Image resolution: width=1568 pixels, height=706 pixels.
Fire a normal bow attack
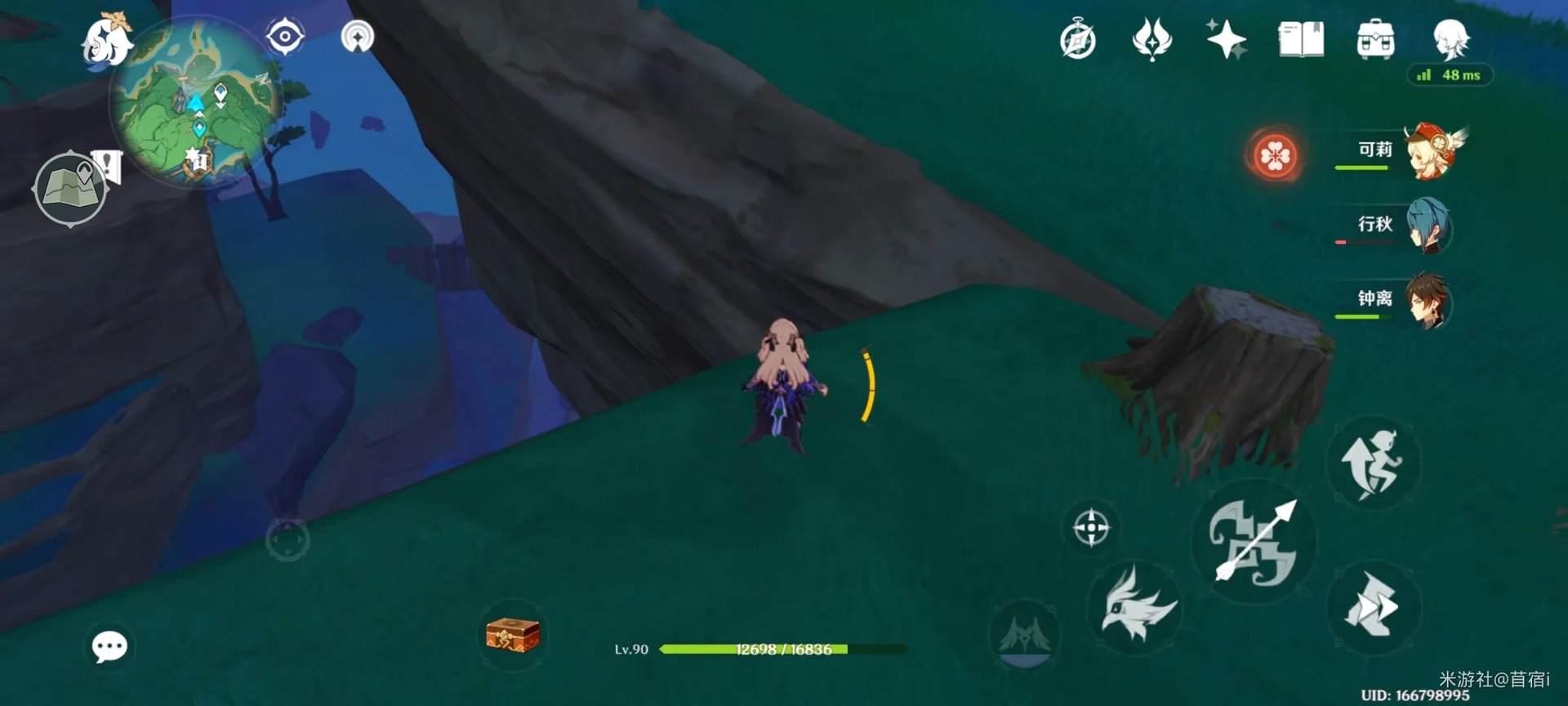click(x=1254, y=542)
